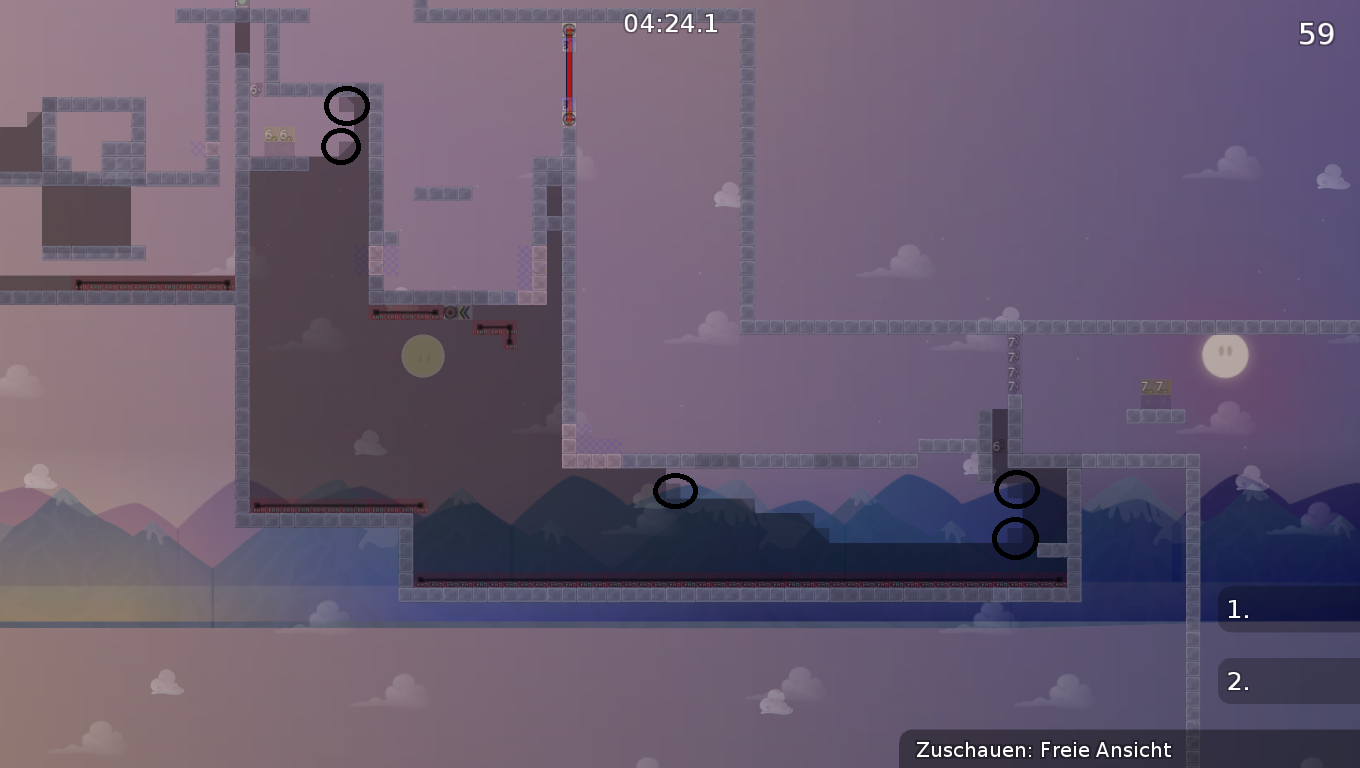Click the small black circle over the mountain background
This screenshot has width=1360, height=768.
tap(675, 491)
